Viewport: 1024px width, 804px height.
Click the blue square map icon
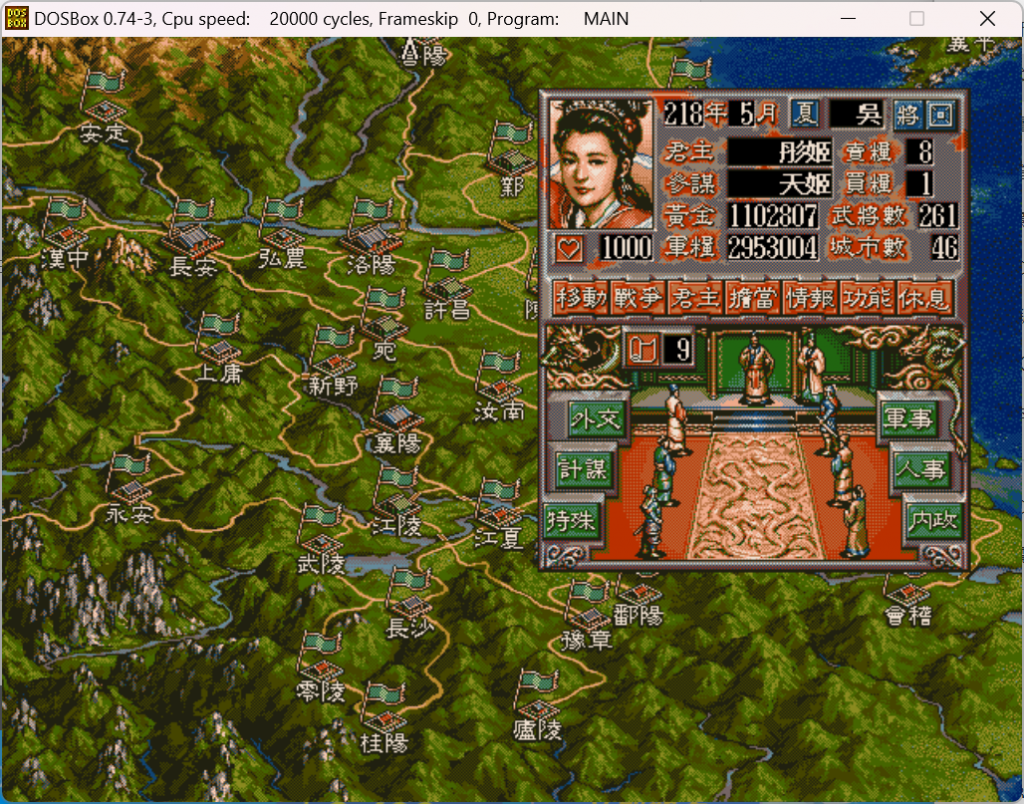point(940,114)
